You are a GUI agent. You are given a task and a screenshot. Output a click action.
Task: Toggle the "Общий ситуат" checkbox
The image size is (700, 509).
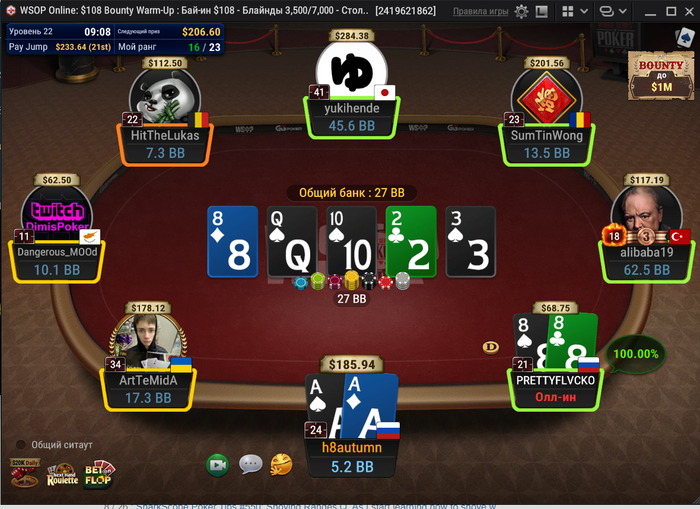coord(20,444)
